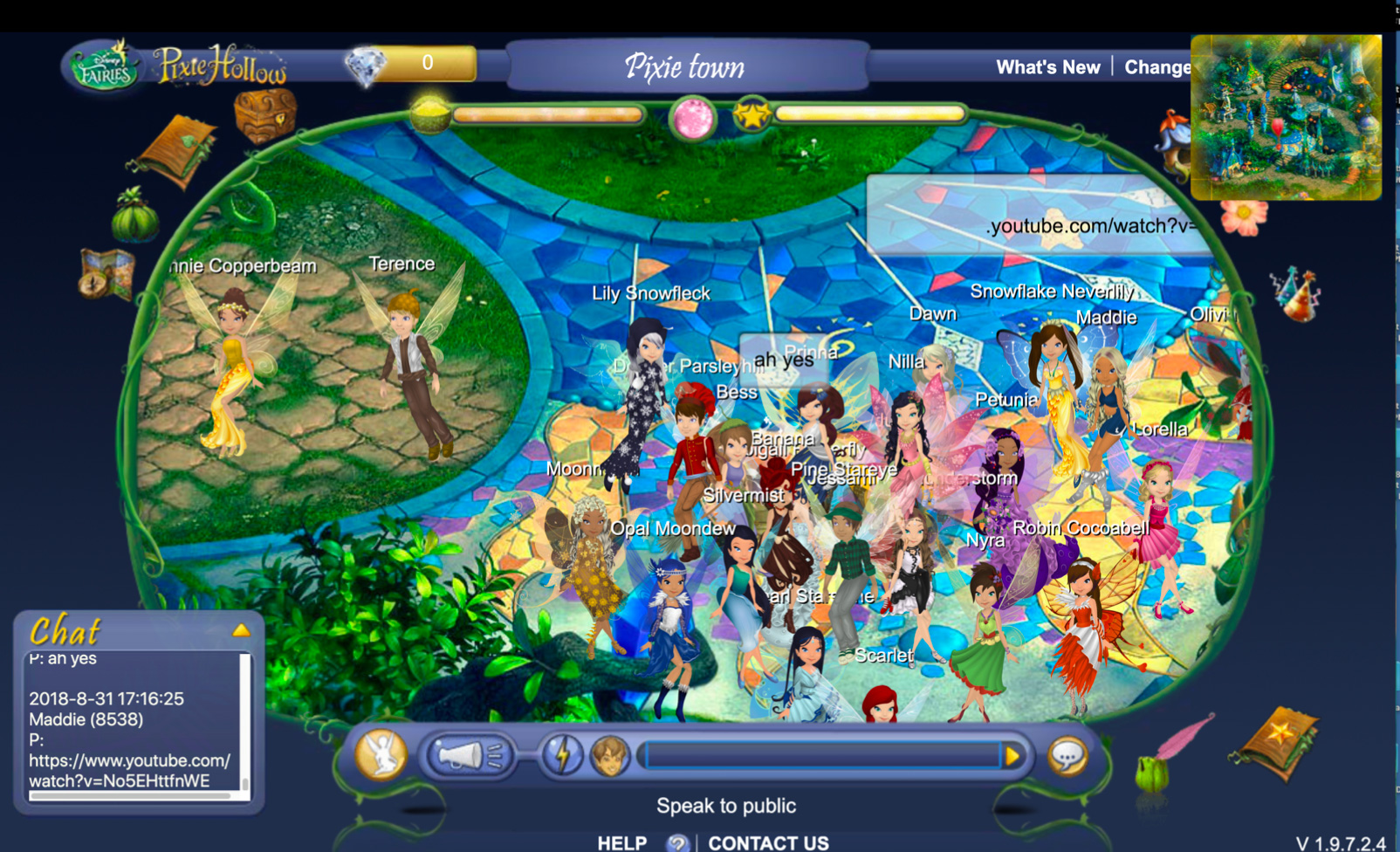The width and height of the screenshot is (1400, 852).
Task: Click the speech bubble chat button
Action: 1067,756
